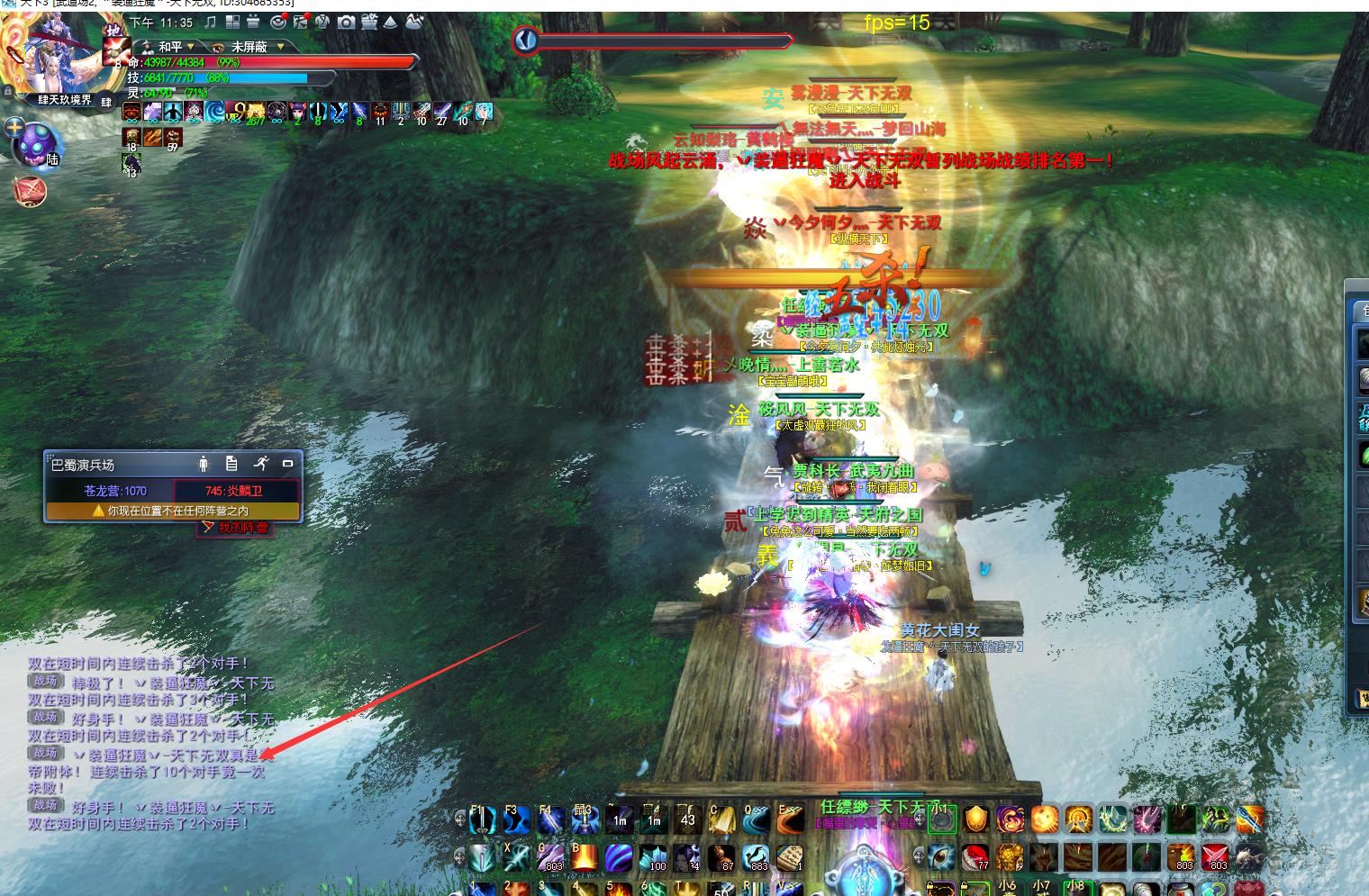Click the 我的阵营 flag button

coord(235,528)
